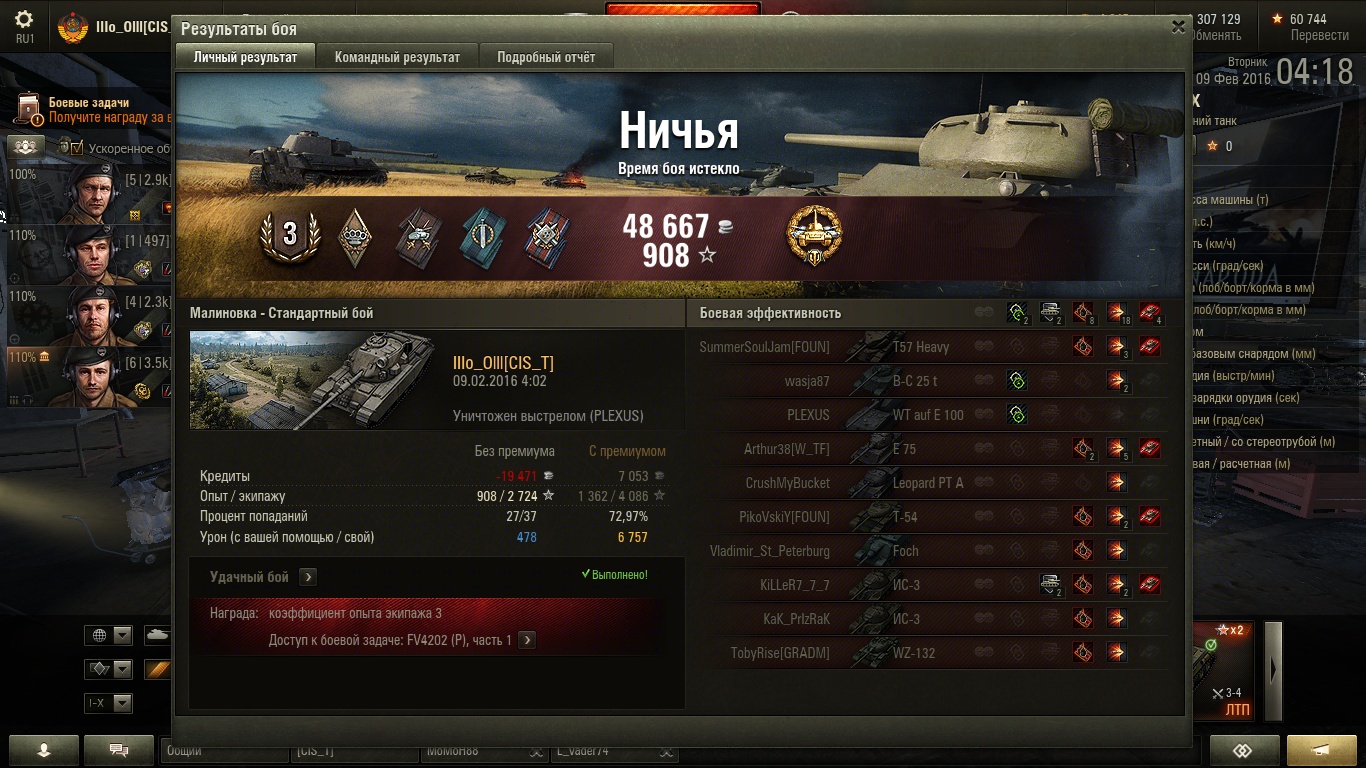Select the Личный результат tab
The image size is (1366, 768).
[245, 57]
